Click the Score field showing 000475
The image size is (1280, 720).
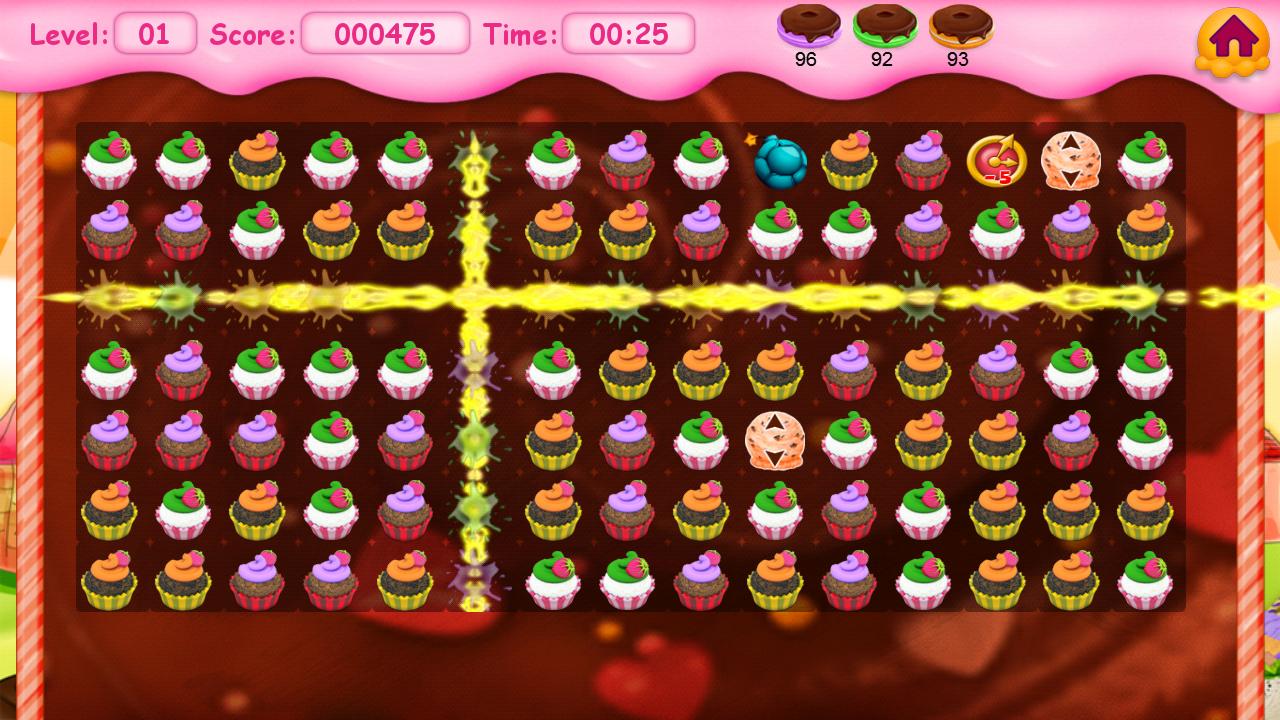[x=385, y=35]
